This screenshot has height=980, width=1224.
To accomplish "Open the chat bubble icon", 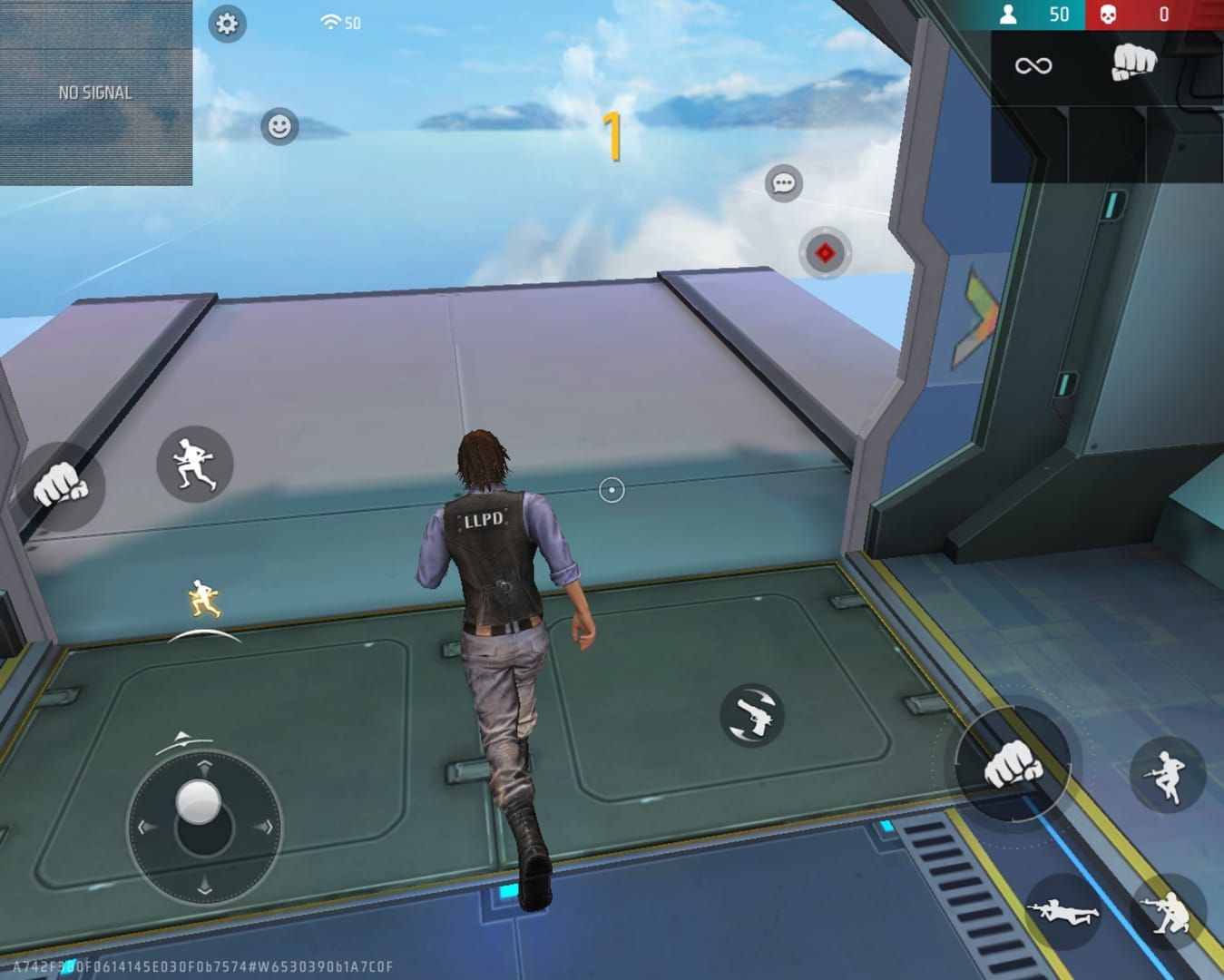I will coord(784,184).
